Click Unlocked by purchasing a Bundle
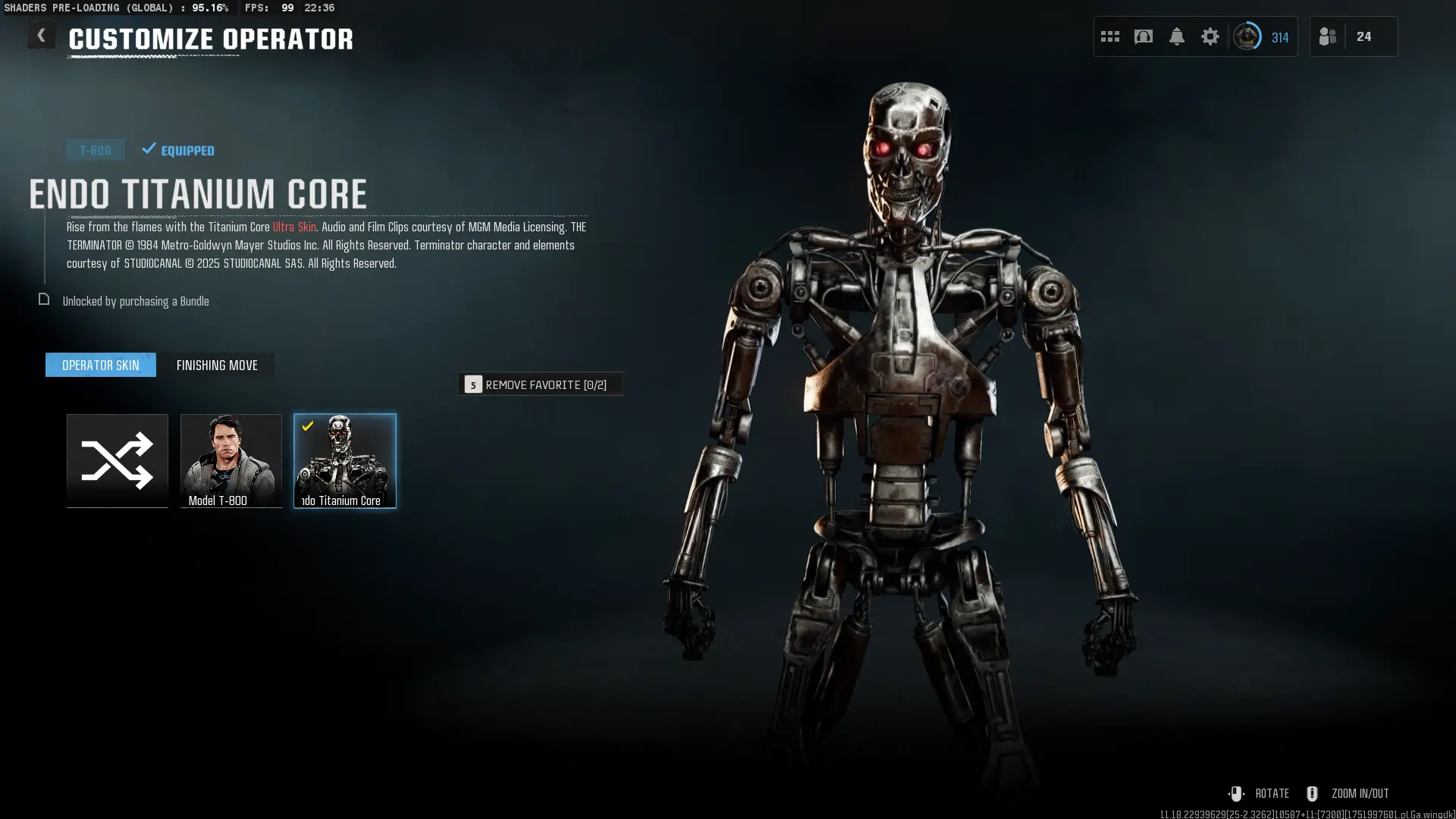The image size is (1456, 819). (136, 301)
